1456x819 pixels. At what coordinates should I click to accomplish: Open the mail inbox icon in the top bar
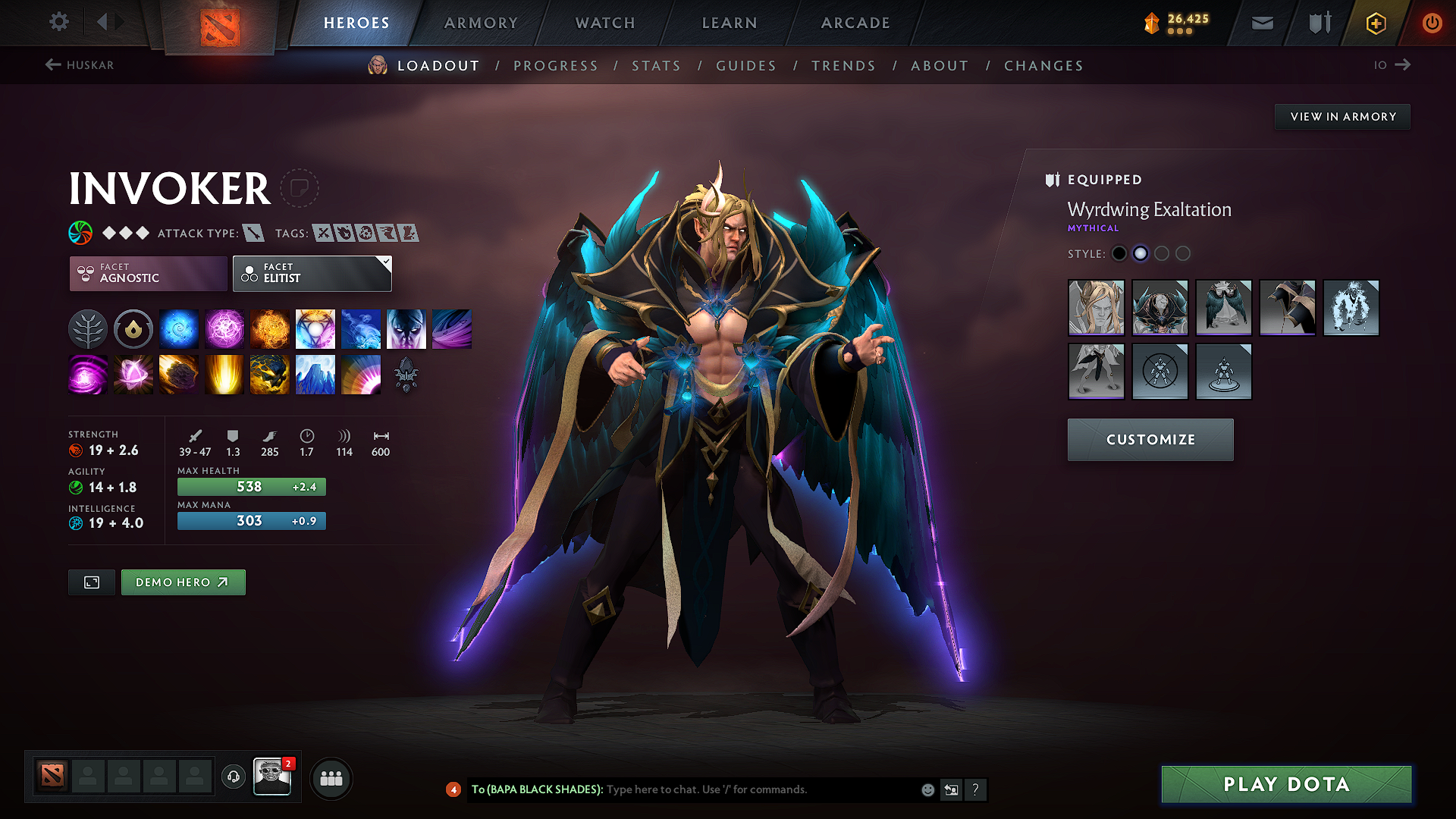tap(1262, 23)
